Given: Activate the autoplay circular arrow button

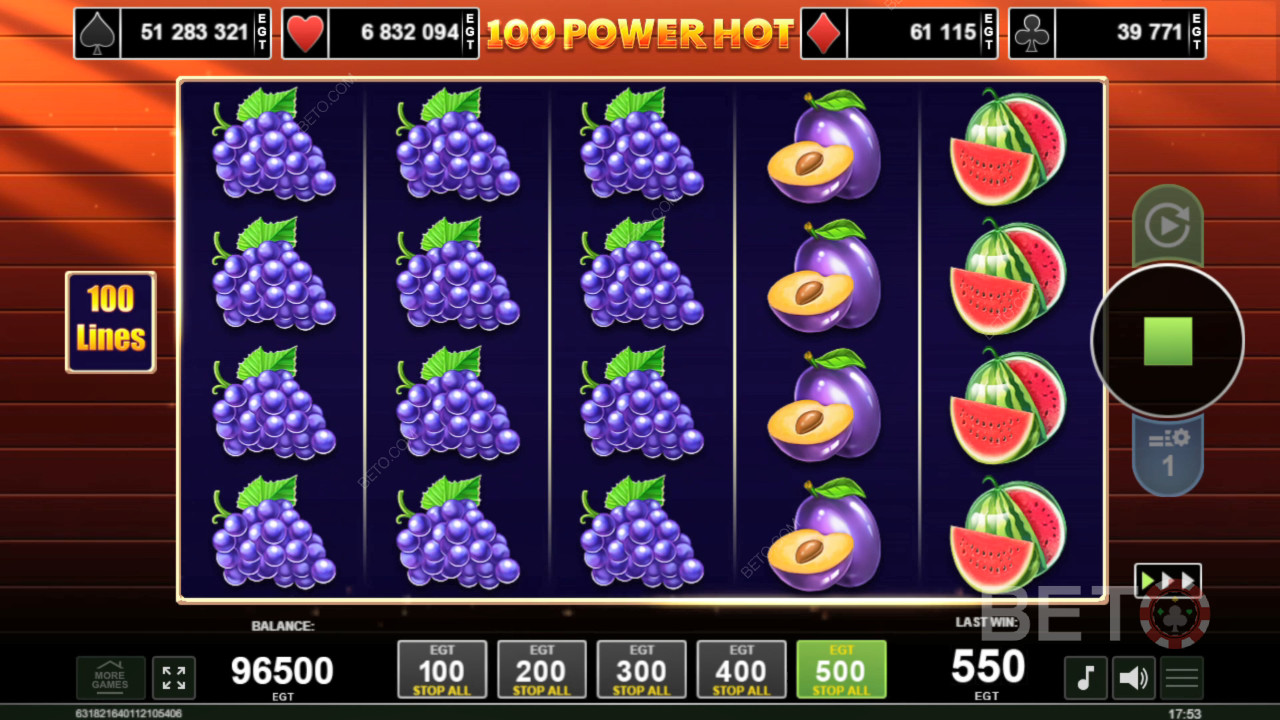Looking at the screenshot, I should 1167,225.
